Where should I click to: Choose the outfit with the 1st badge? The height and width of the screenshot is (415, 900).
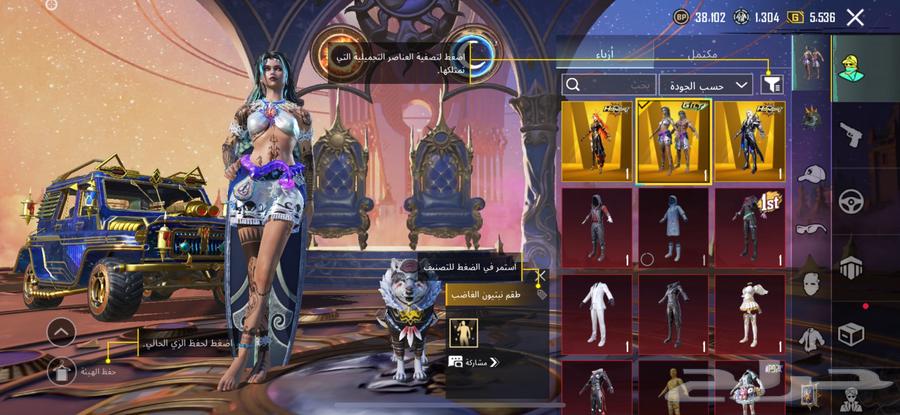[x=749, y=227]
